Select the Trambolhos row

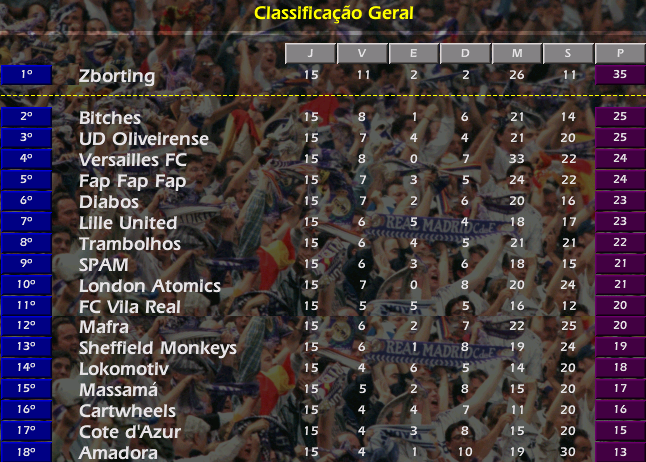click(130, 243)
